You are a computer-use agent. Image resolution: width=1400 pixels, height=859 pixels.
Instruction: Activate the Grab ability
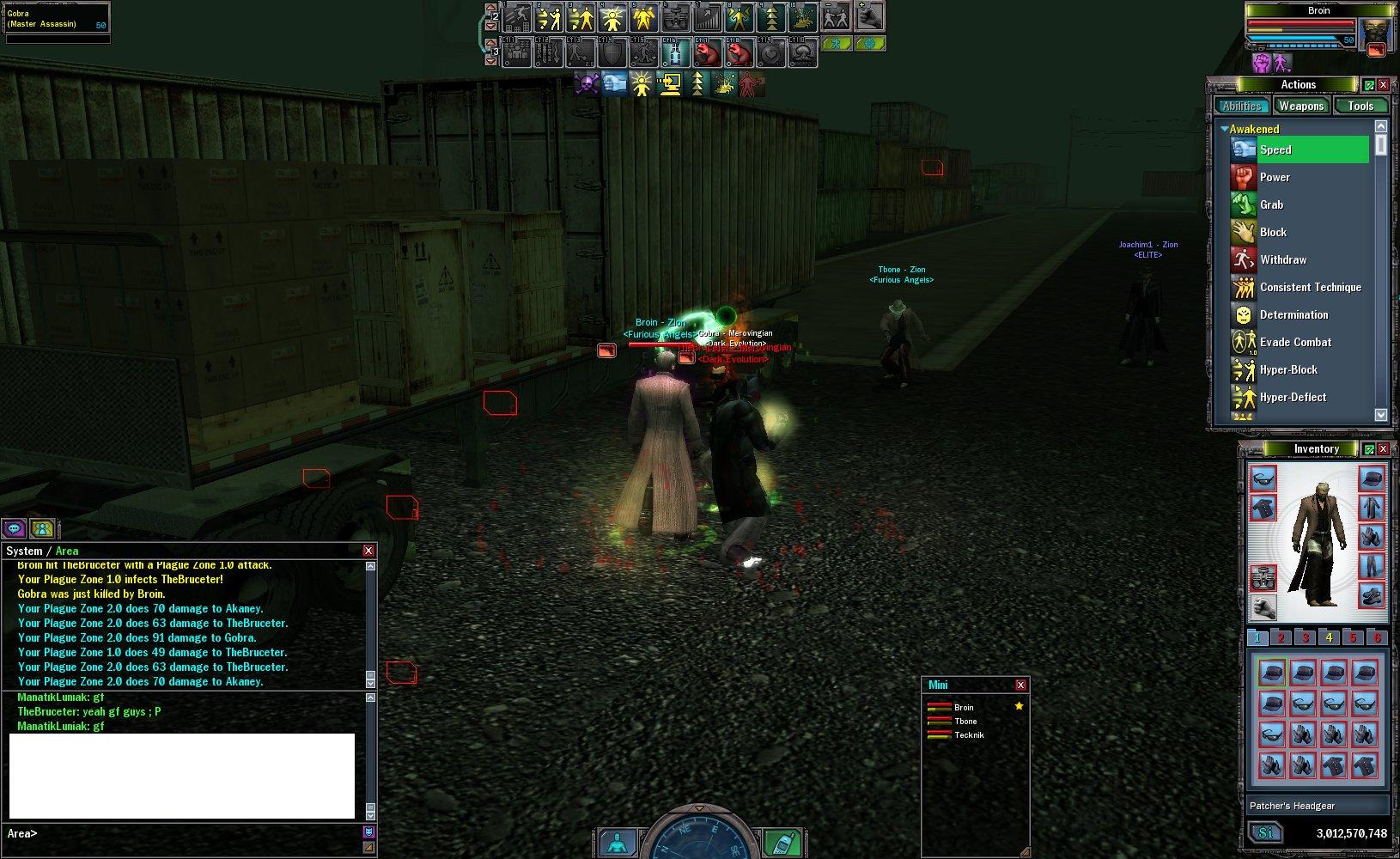(1271, 204)
